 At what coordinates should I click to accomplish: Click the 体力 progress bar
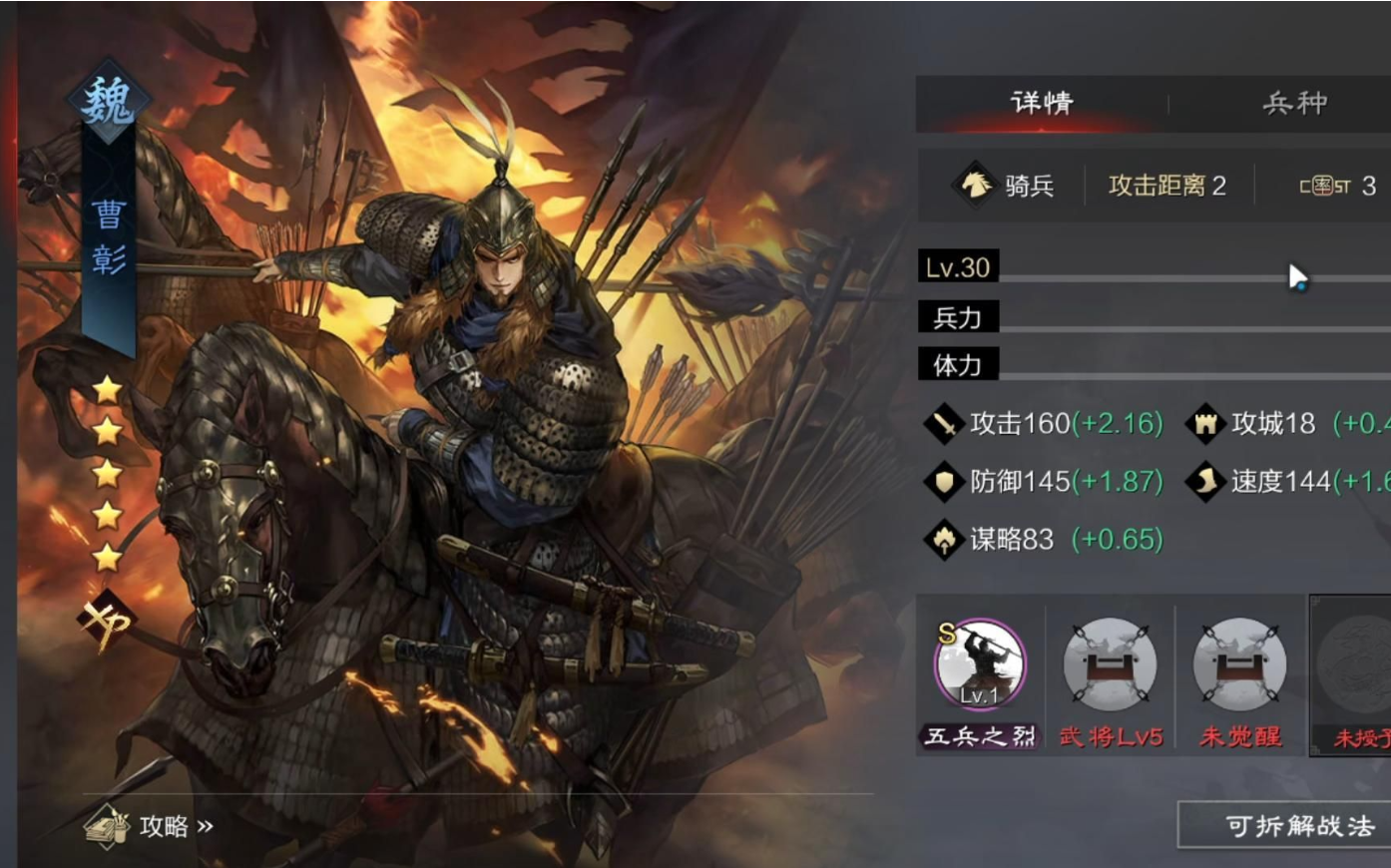1148,365
